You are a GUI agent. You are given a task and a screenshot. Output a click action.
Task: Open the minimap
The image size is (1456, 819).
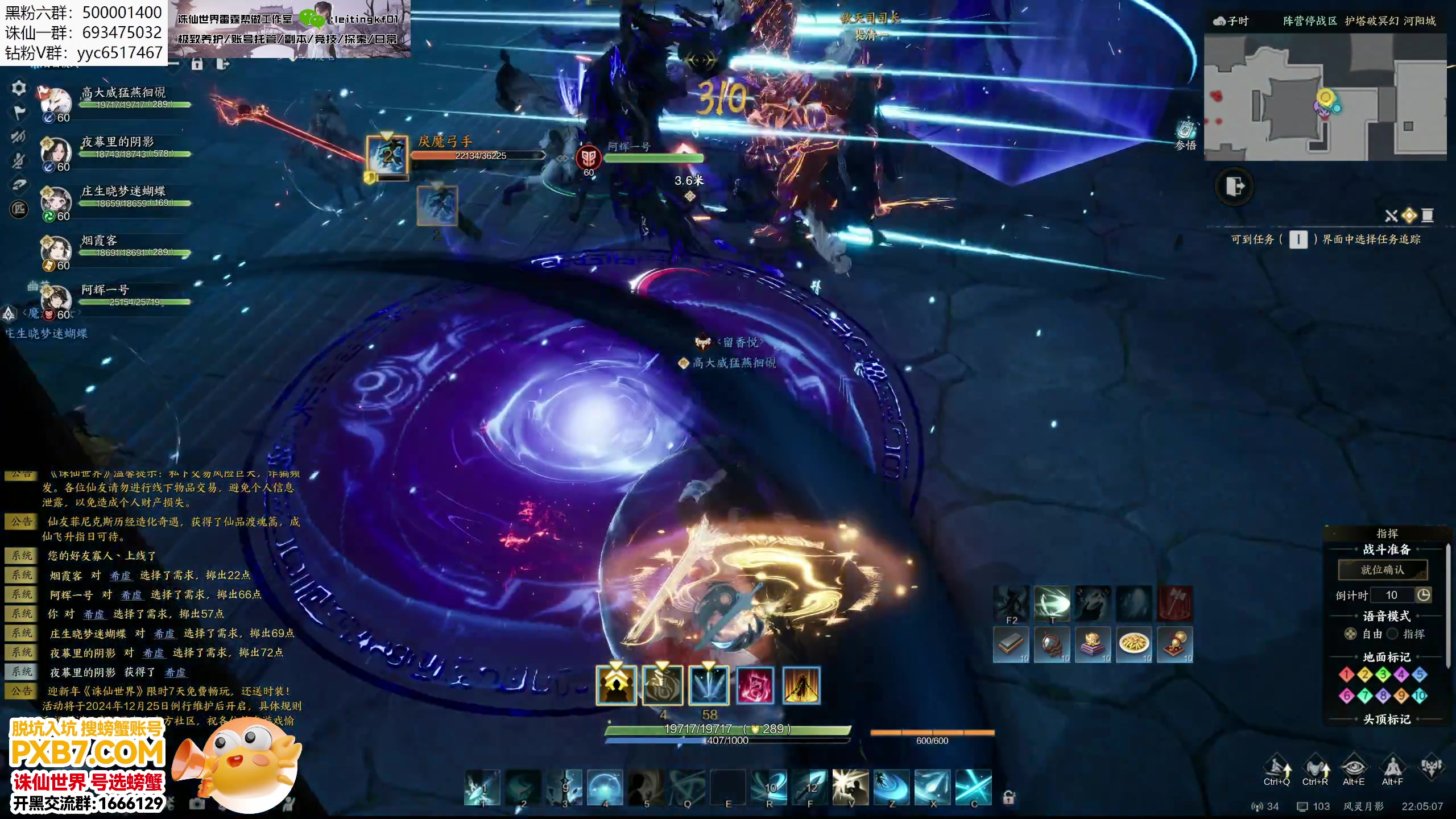(x=1325, y=97)
